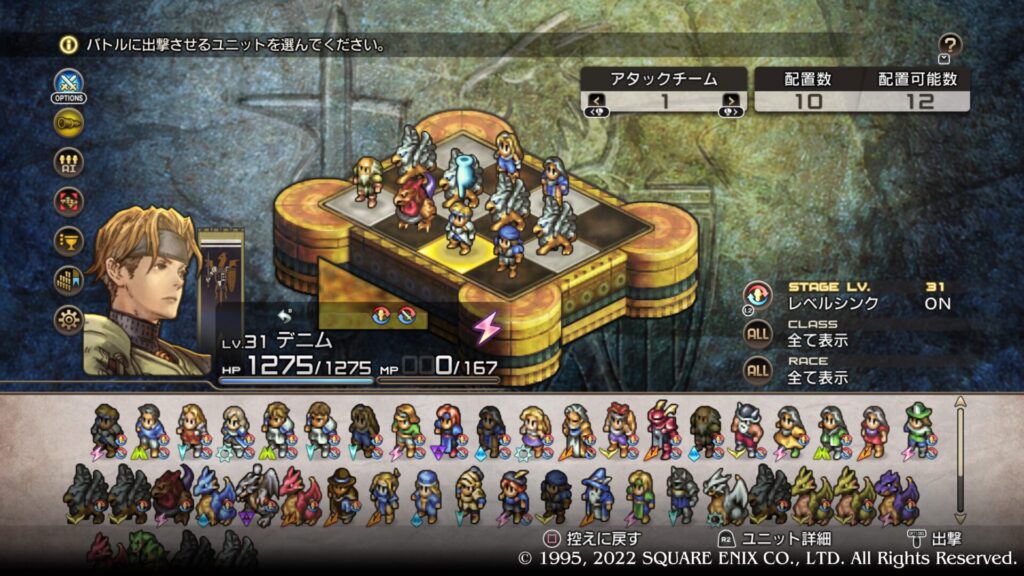Click the golden spyglass scouting icon

point(68,122)
